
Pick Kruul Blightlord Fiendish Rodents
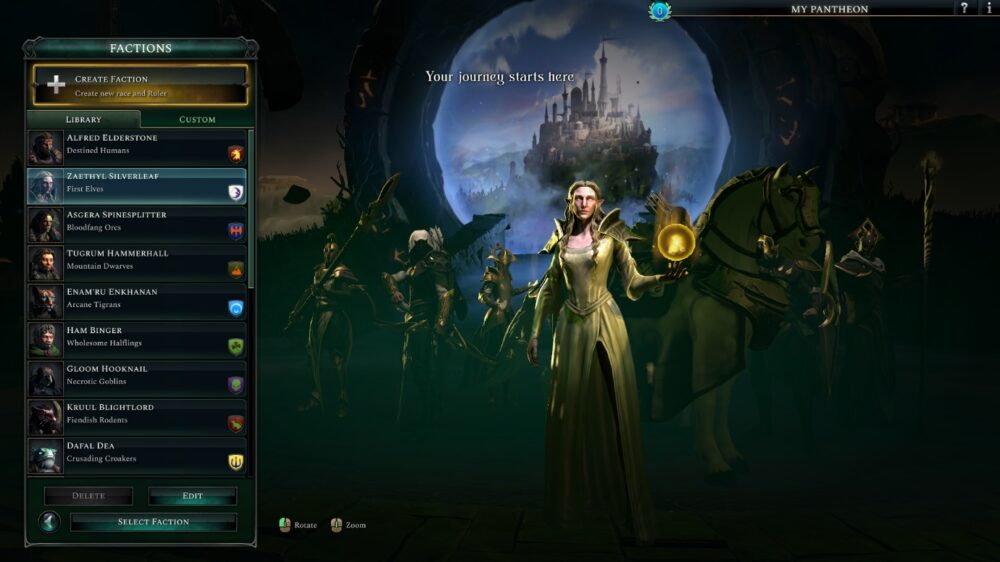point(137,416)
